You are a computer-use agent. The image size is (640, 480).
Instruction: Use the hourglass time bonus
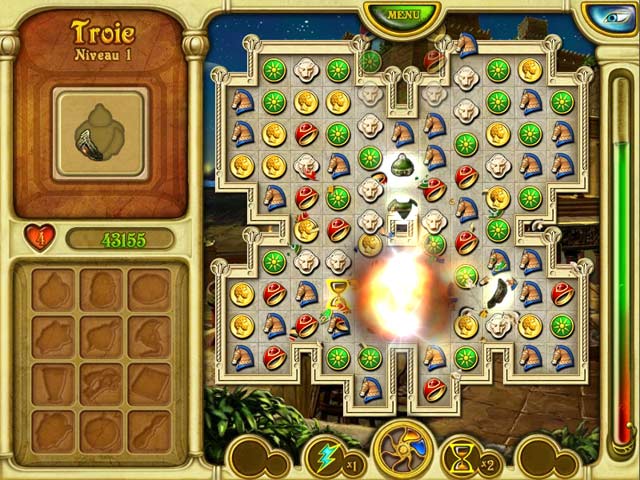click(463, 457)
